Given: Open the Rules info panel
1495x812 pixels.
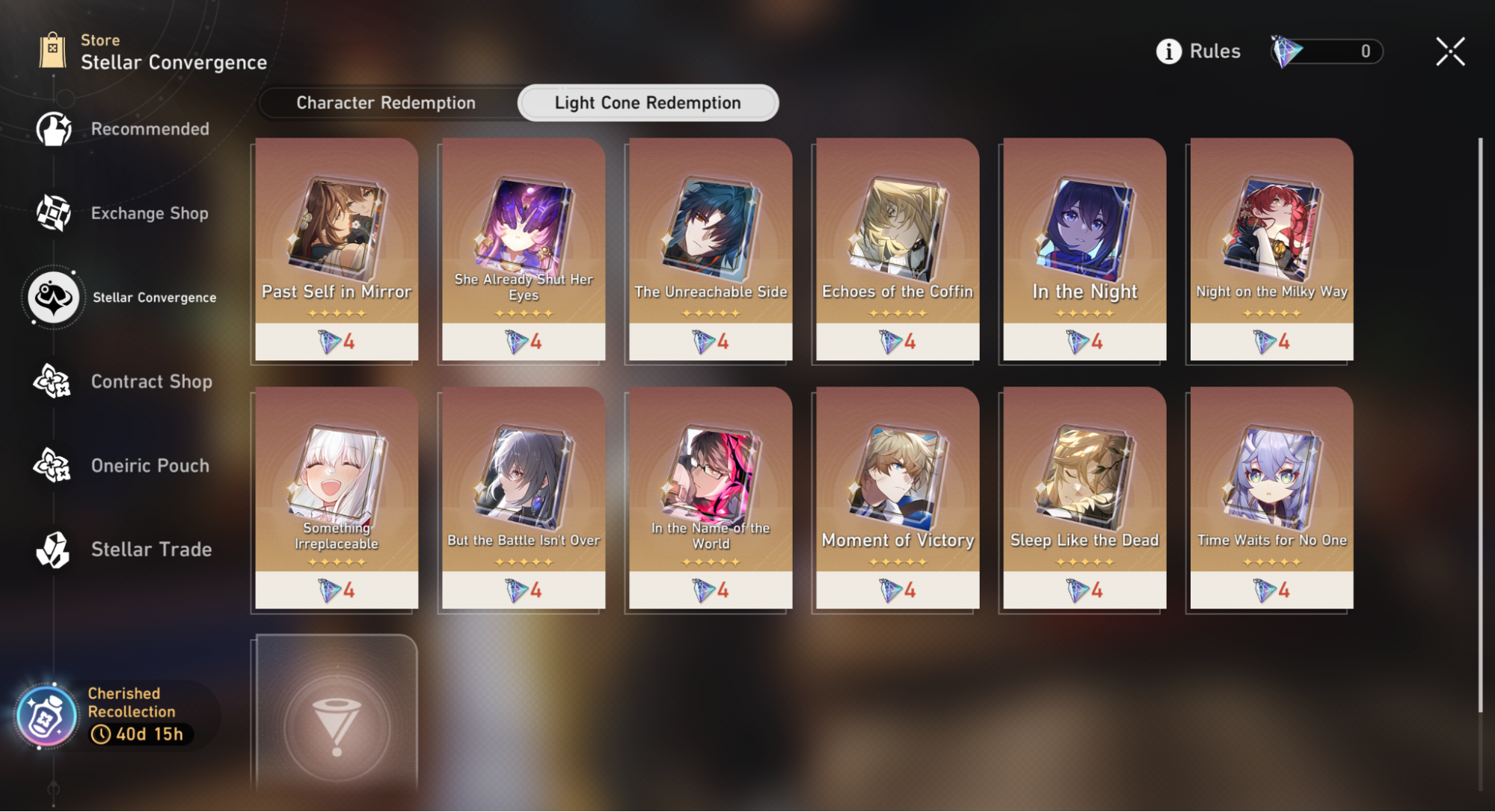Looking at the screenshot, I should pos(1198,52).
